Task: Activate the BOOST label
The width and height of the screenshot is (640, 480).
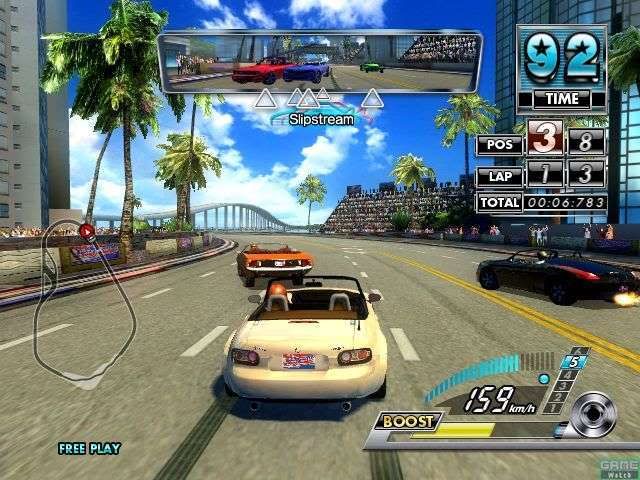Action: (409, 421)
